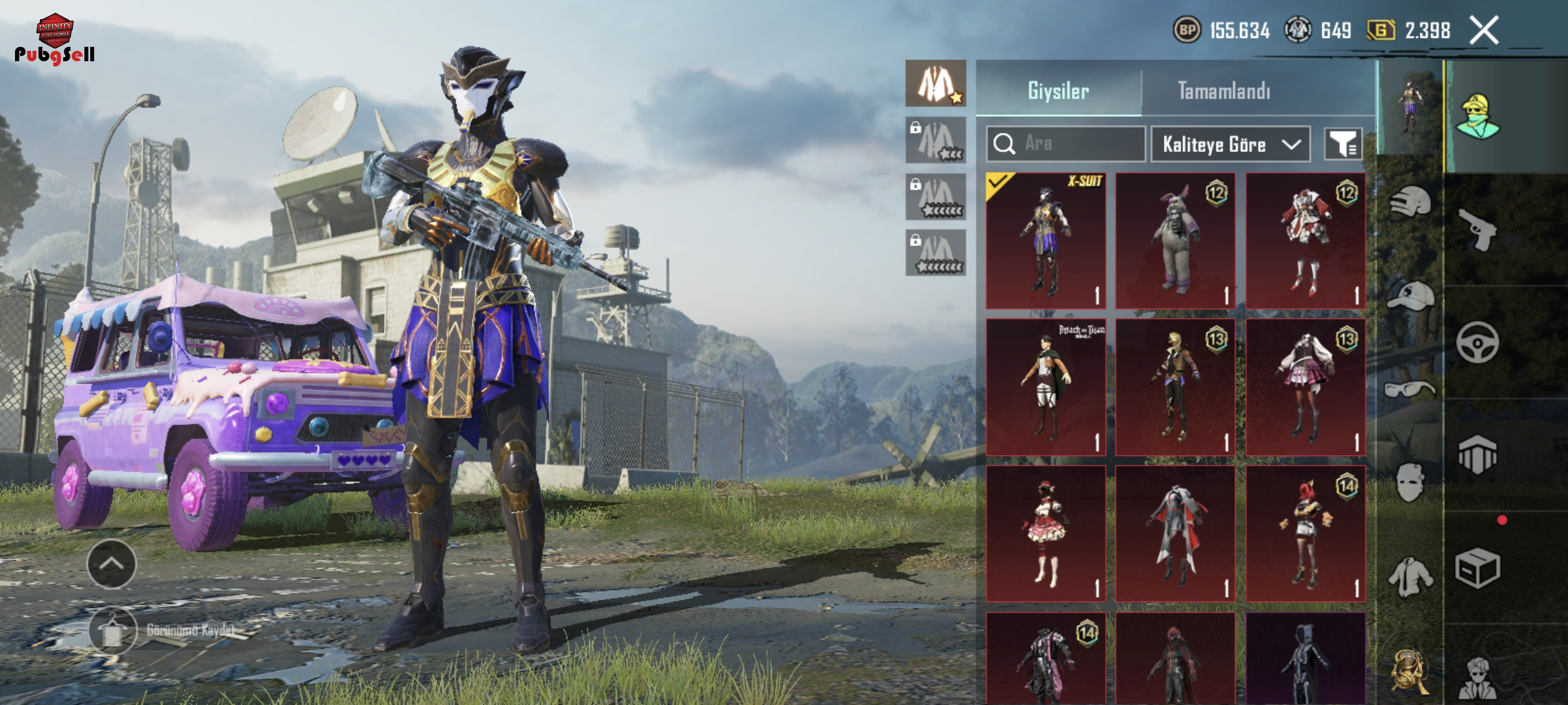Open the shirt jacket clothing category
Screen dimensions: 1568x705
click(1410, 576)
